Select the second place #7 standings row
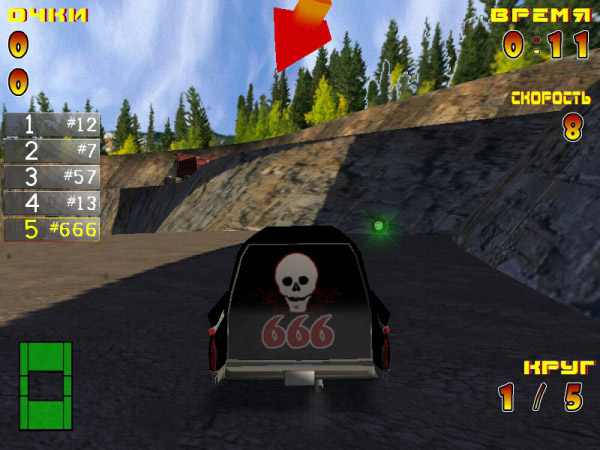 52,151
